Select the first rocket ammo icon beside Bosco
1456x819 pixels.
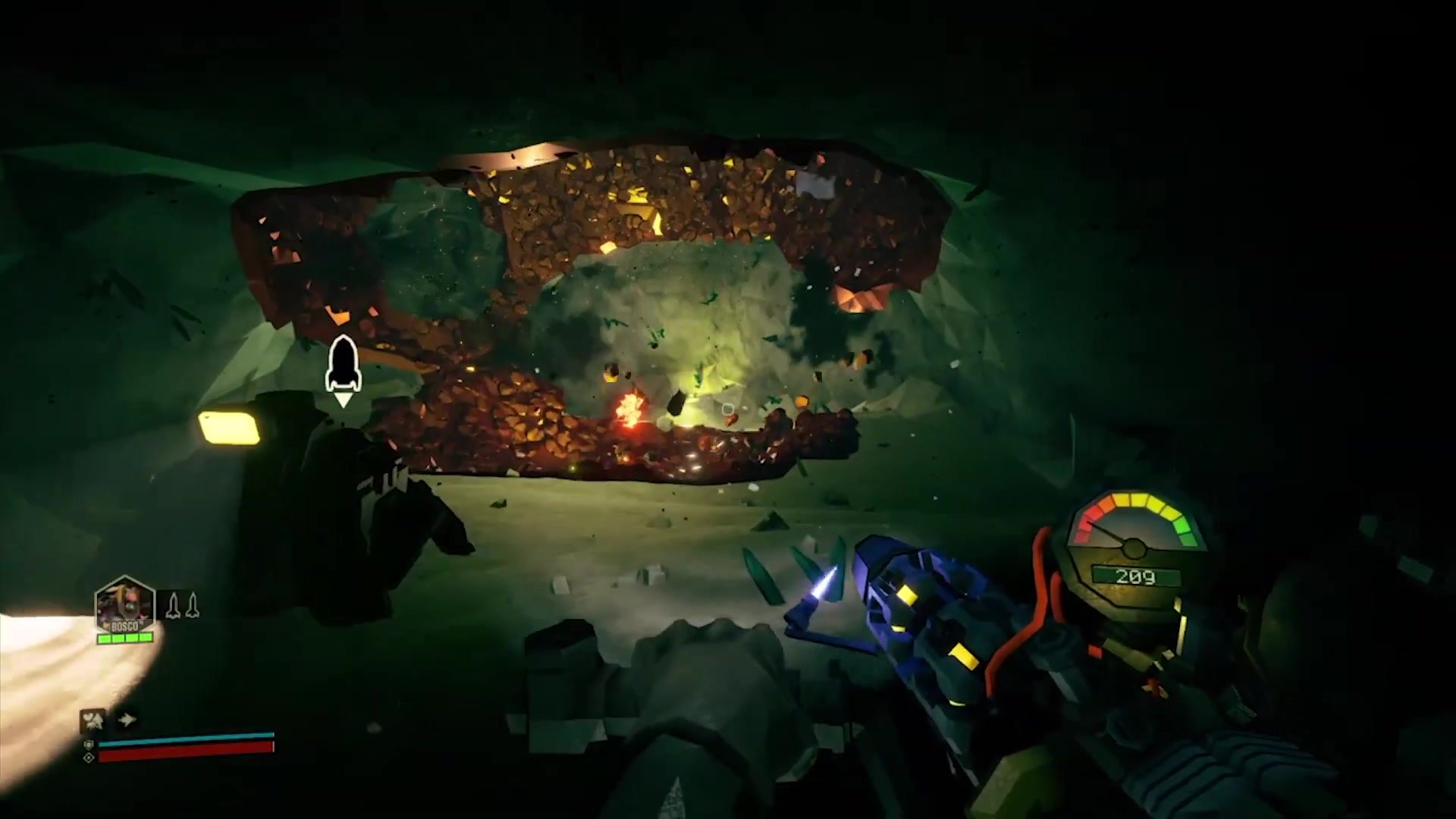(174, 606)
